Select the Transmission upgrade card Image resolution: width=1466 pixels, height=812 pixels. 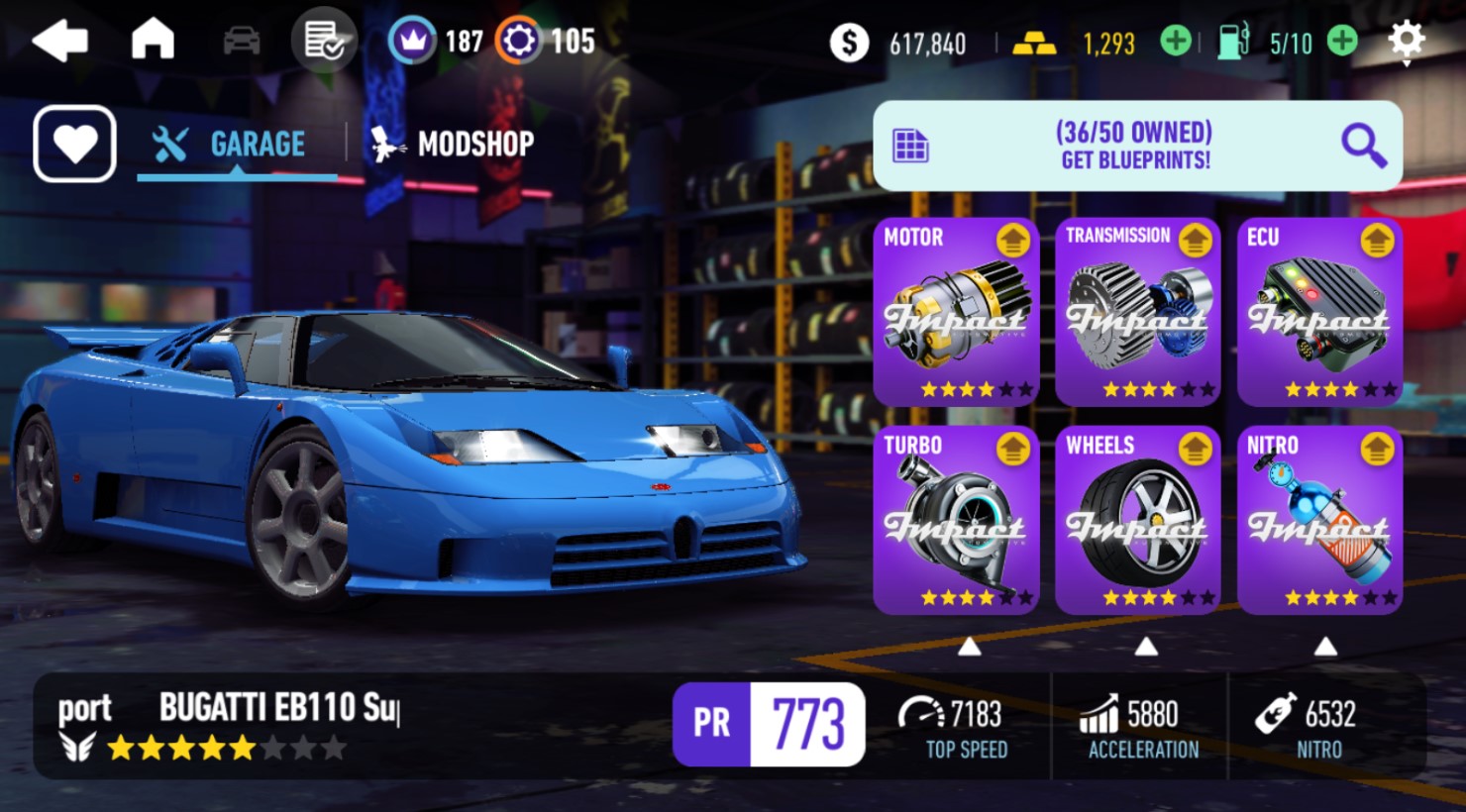coord(1137,312)
